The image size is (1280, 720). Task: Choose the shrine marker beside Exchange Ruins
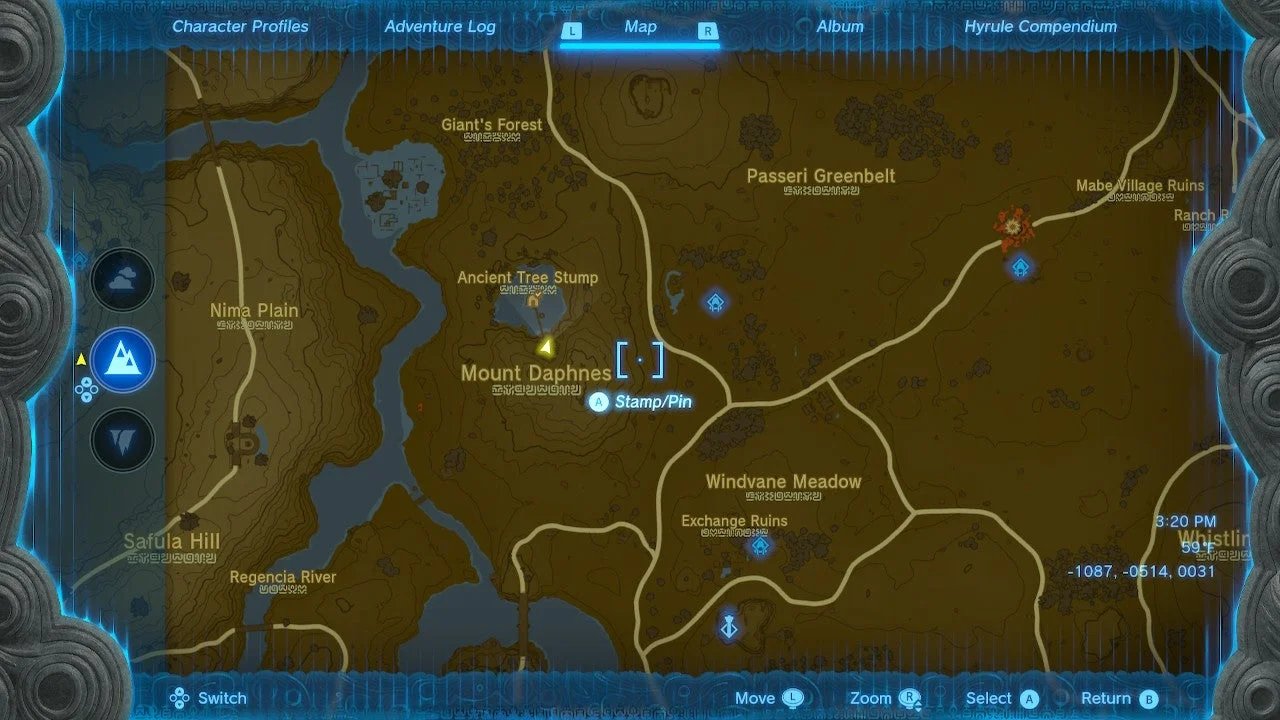pos(761,546)
